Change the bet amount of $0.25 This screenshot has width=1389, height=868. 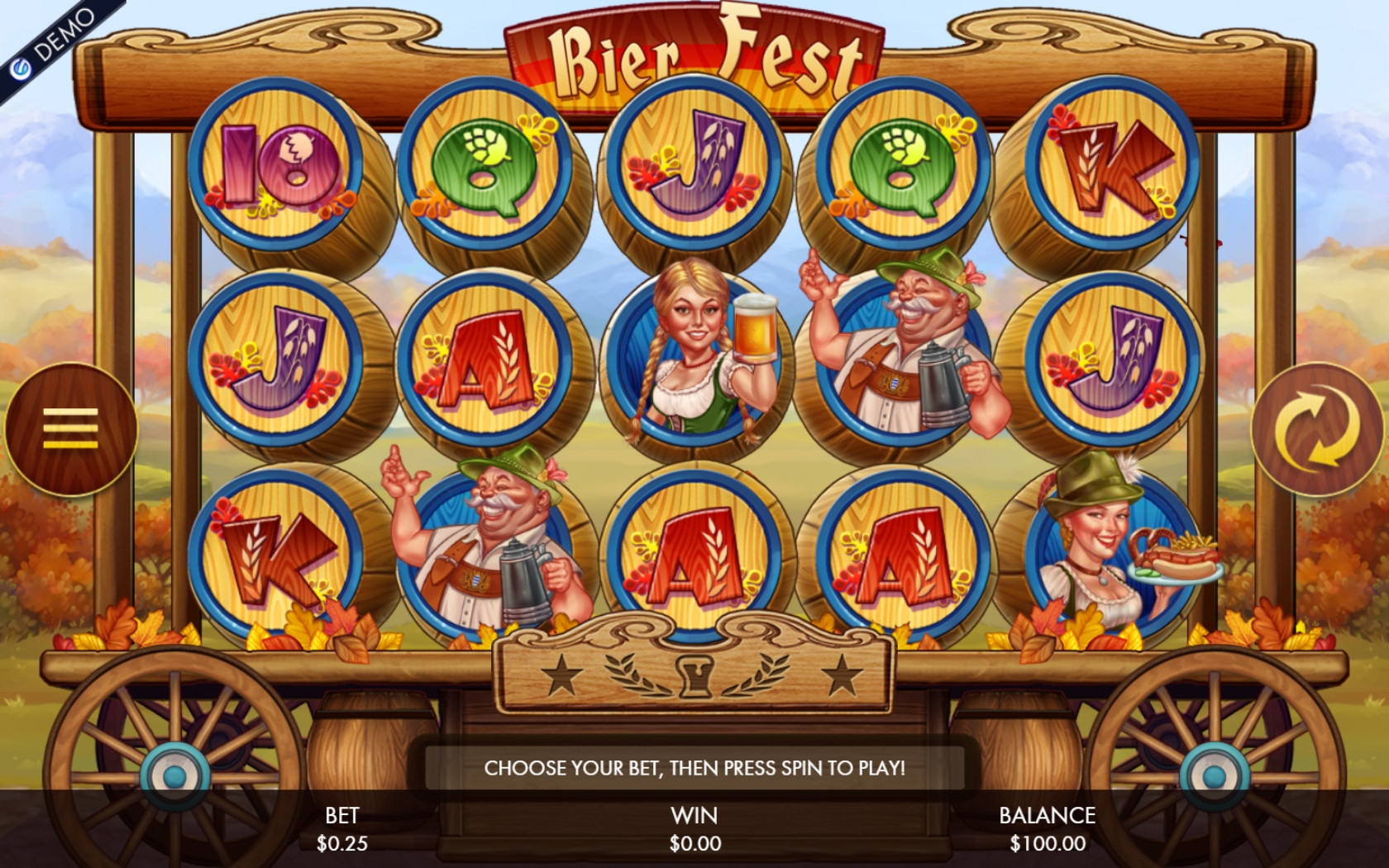pyautogui.click(x=341, y=830)
